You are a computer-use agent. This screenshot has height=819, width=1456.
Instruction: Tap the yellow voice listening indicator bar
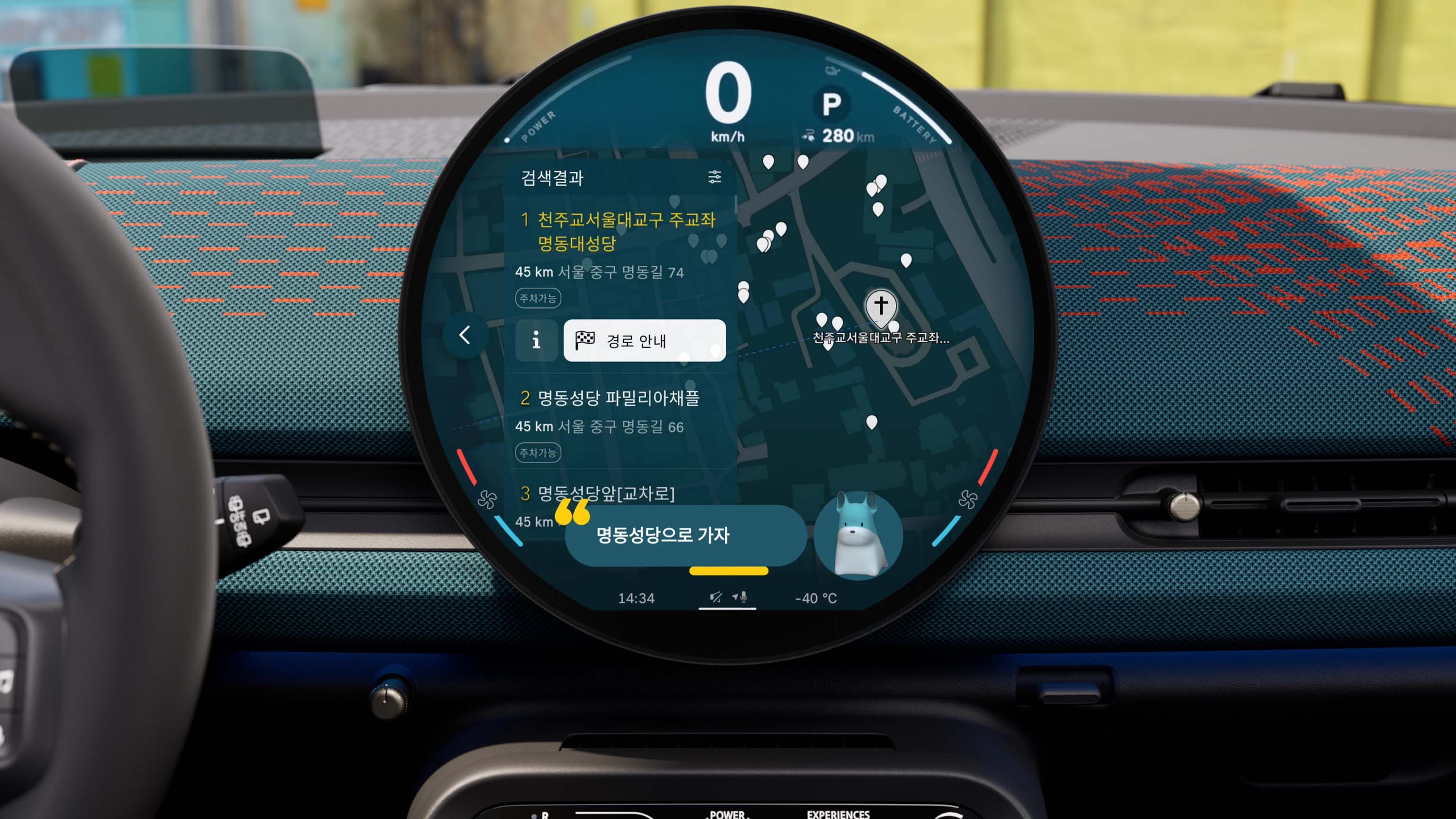pyautogui.click(x=728, y=572)
